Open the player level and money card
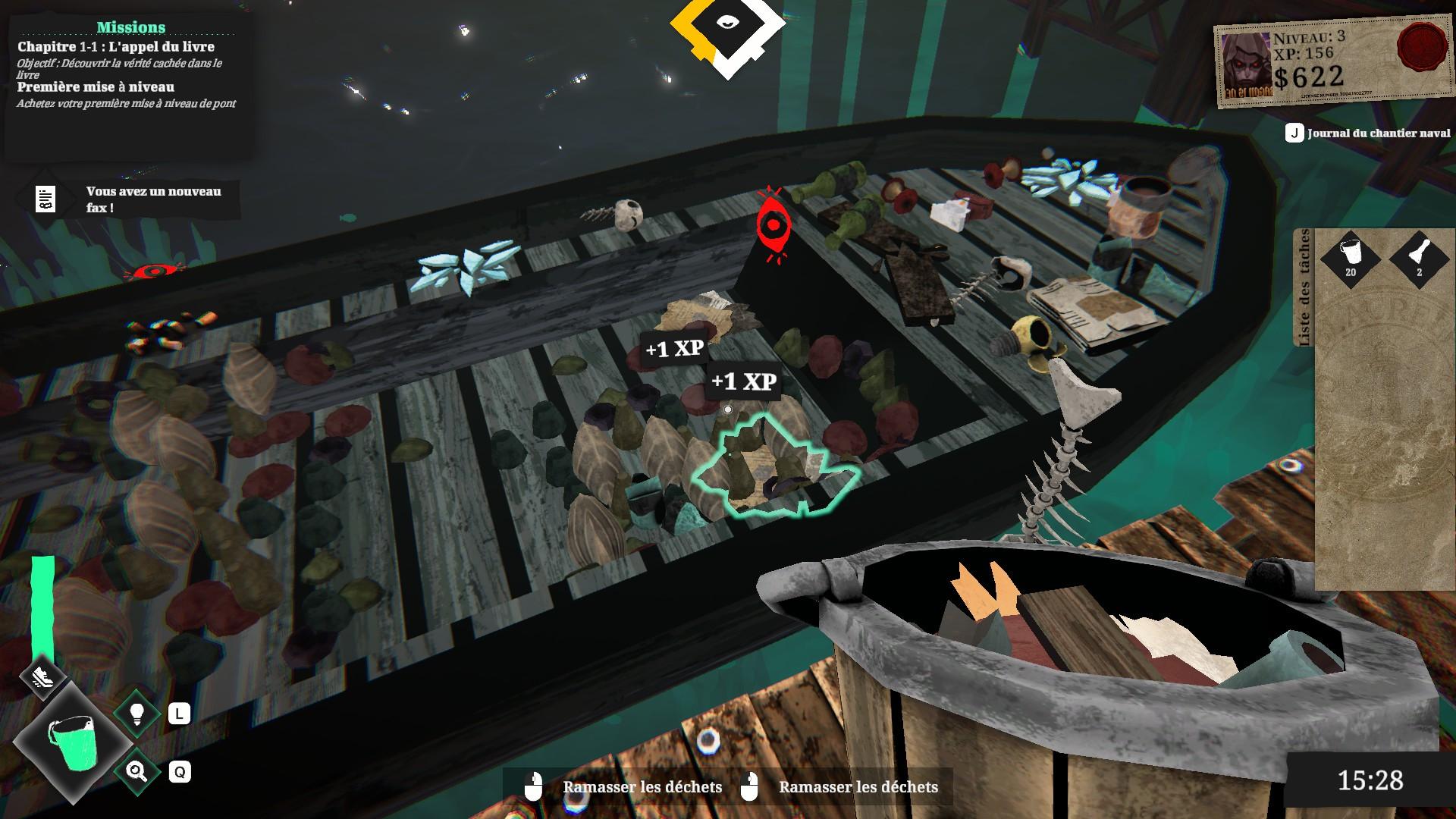The height and width of the screenshot is (819, 1456). pyautogui.click(x=1331, y=66)
